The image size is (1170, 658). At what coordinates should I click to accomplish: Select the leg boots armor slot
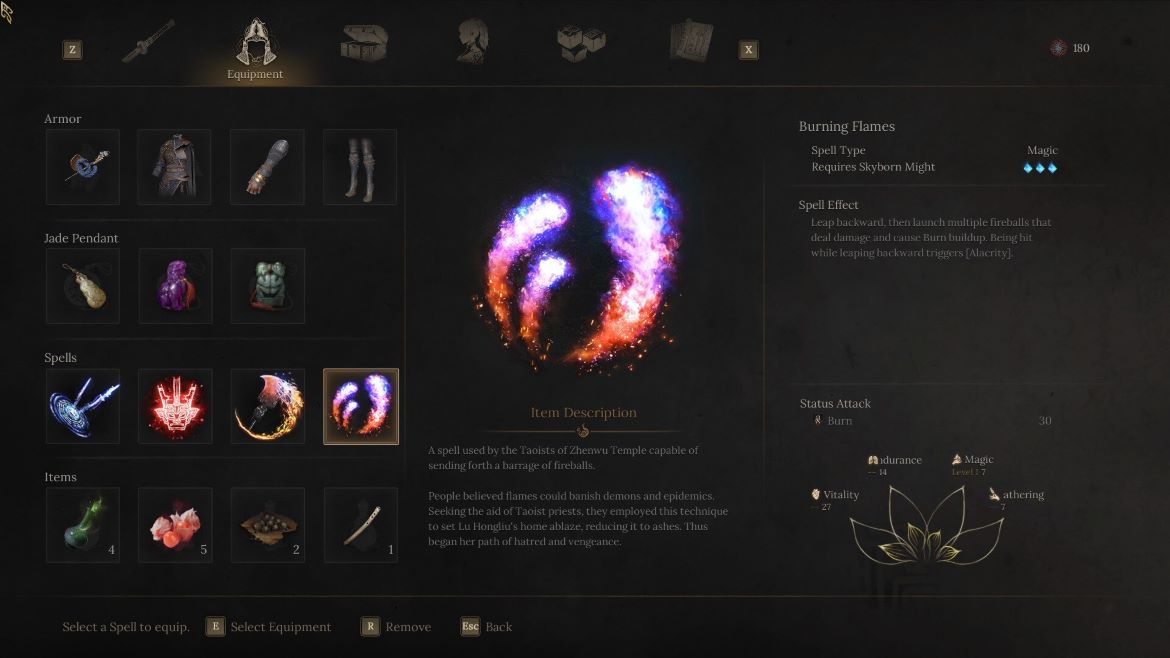(x=360, y=167)
